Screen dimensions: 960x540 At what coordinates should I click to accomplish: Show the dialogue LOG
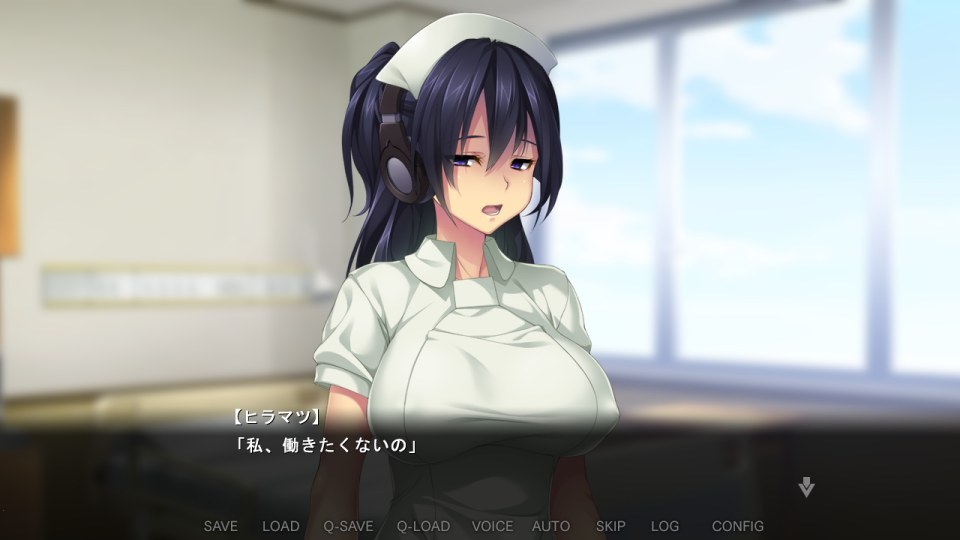coord(665,526)
